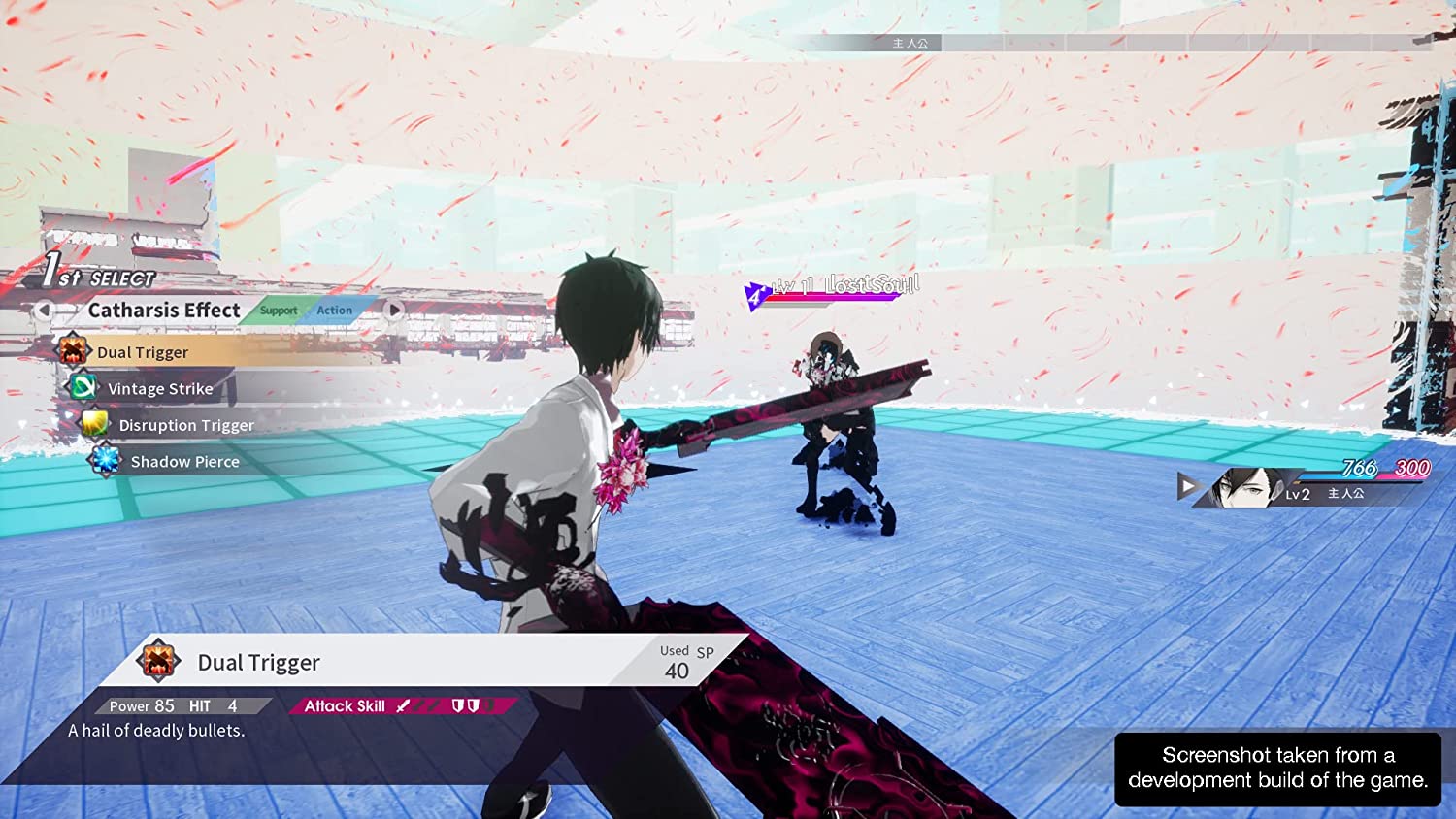Select Vintage Strike from the skill list
Screen dimensions: 1456x819
pos(160,388)
